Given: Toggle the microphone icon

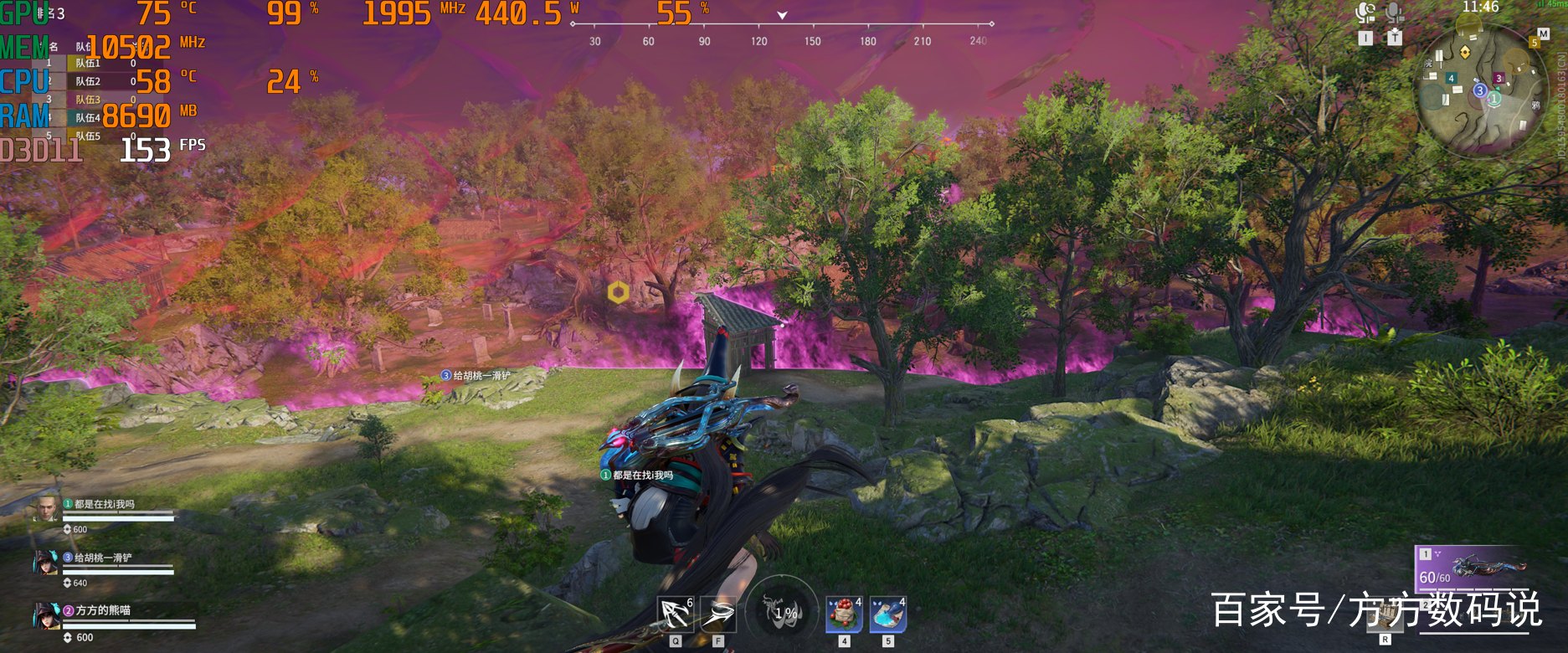Looking at the screenshot, I should (1394, 13).
